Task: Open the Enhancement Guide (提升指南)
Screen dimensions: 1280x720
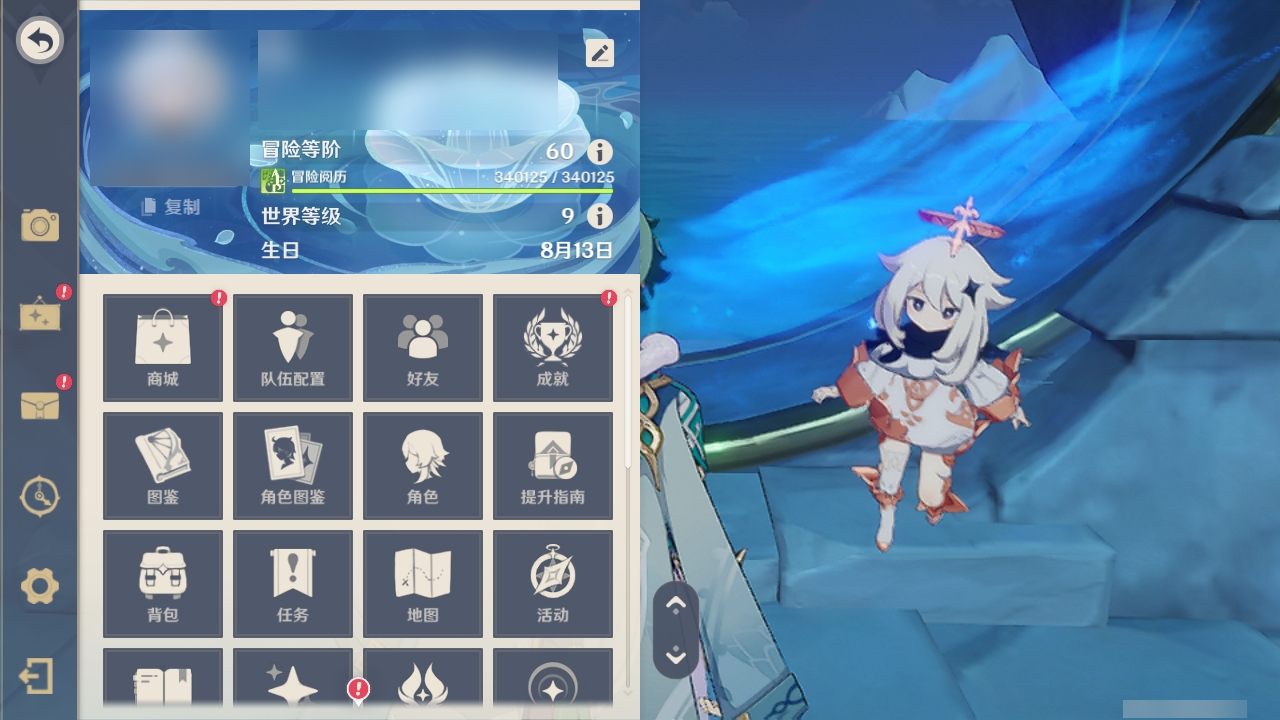Action: (x=552, y=465)
